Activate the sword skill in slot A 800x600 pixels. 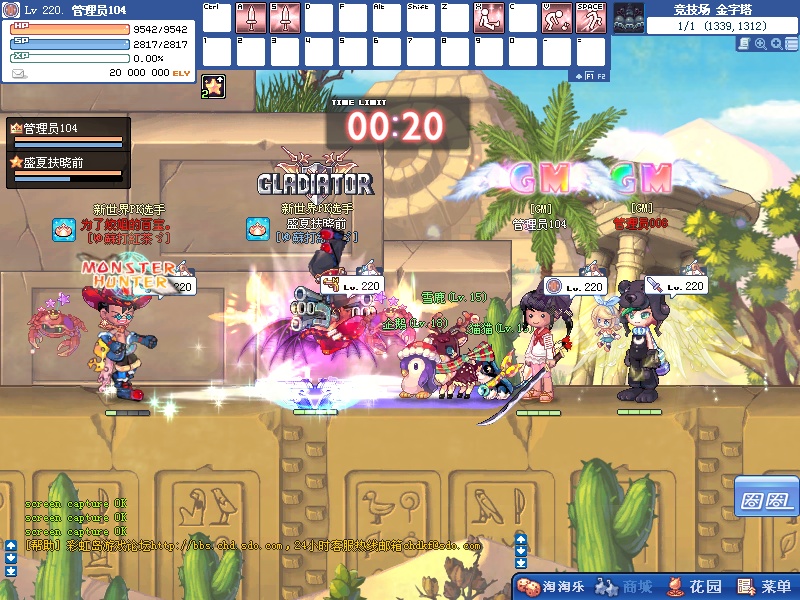tap(252, 17)
